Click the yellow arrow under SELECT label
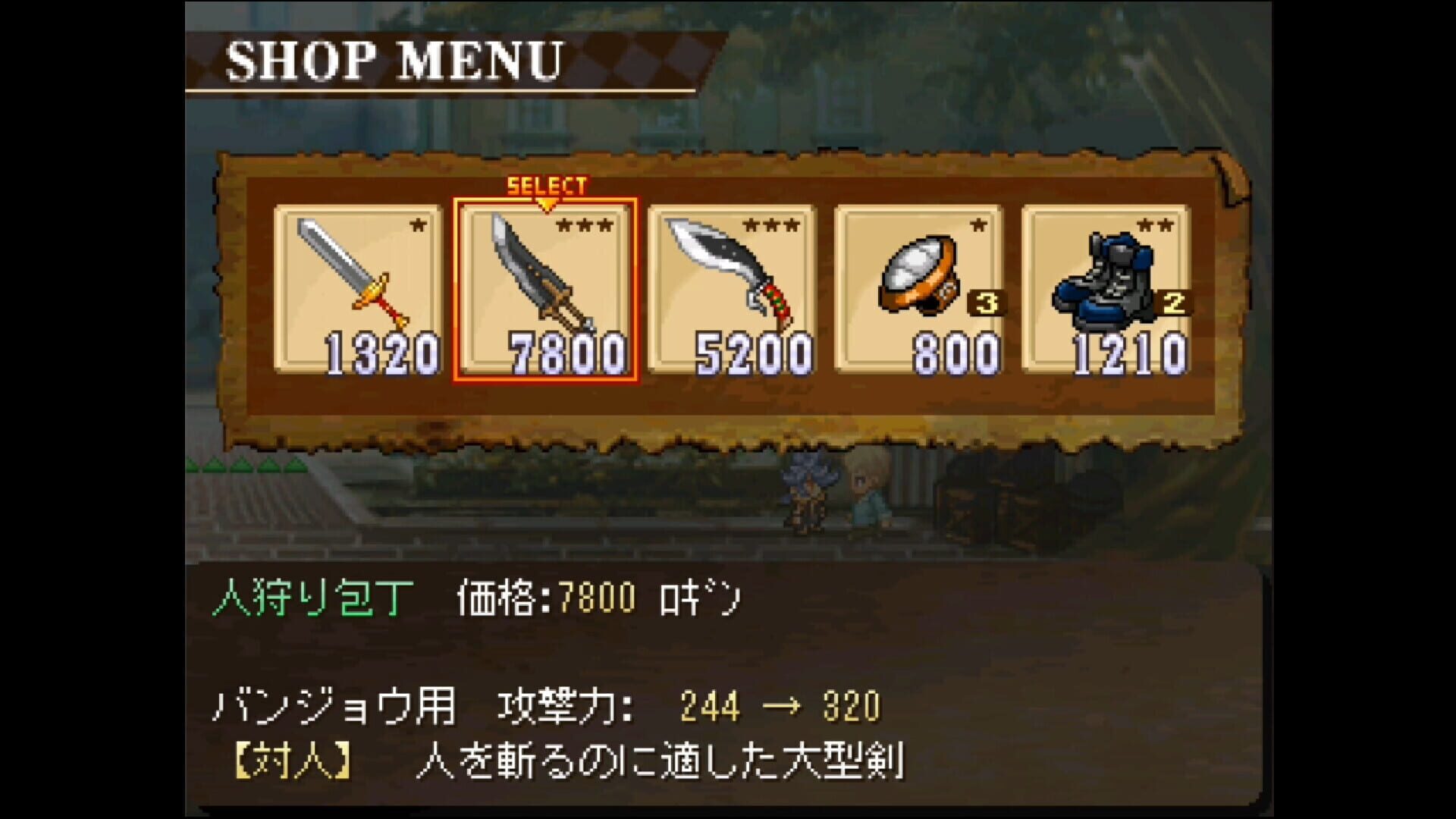The height and width of the screenshot is (819, 1456). [544, 203]
